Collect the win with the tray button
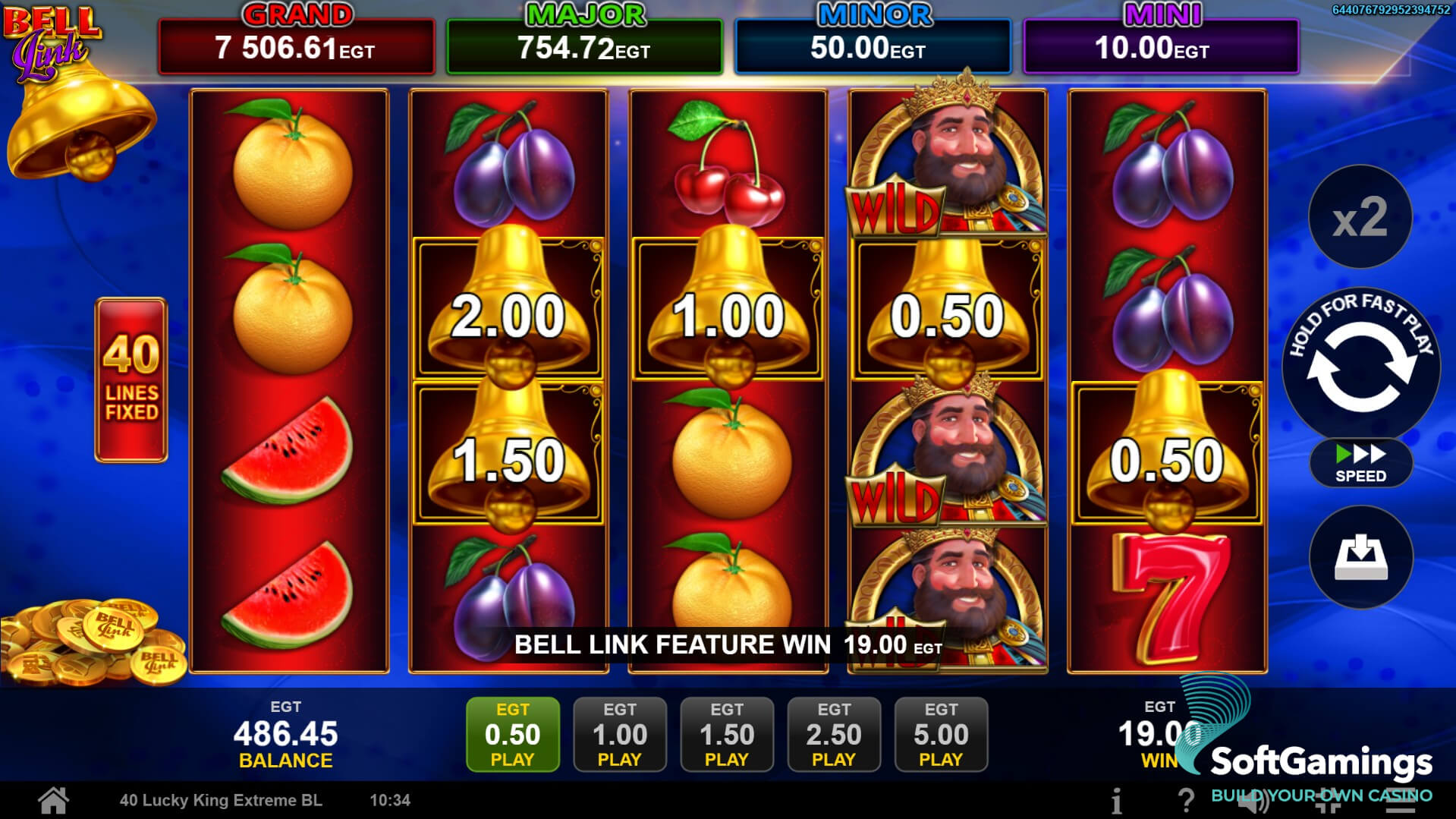Image resolution: width=1456 pixels, height=819 pixels. click(x=1360, y=557)
